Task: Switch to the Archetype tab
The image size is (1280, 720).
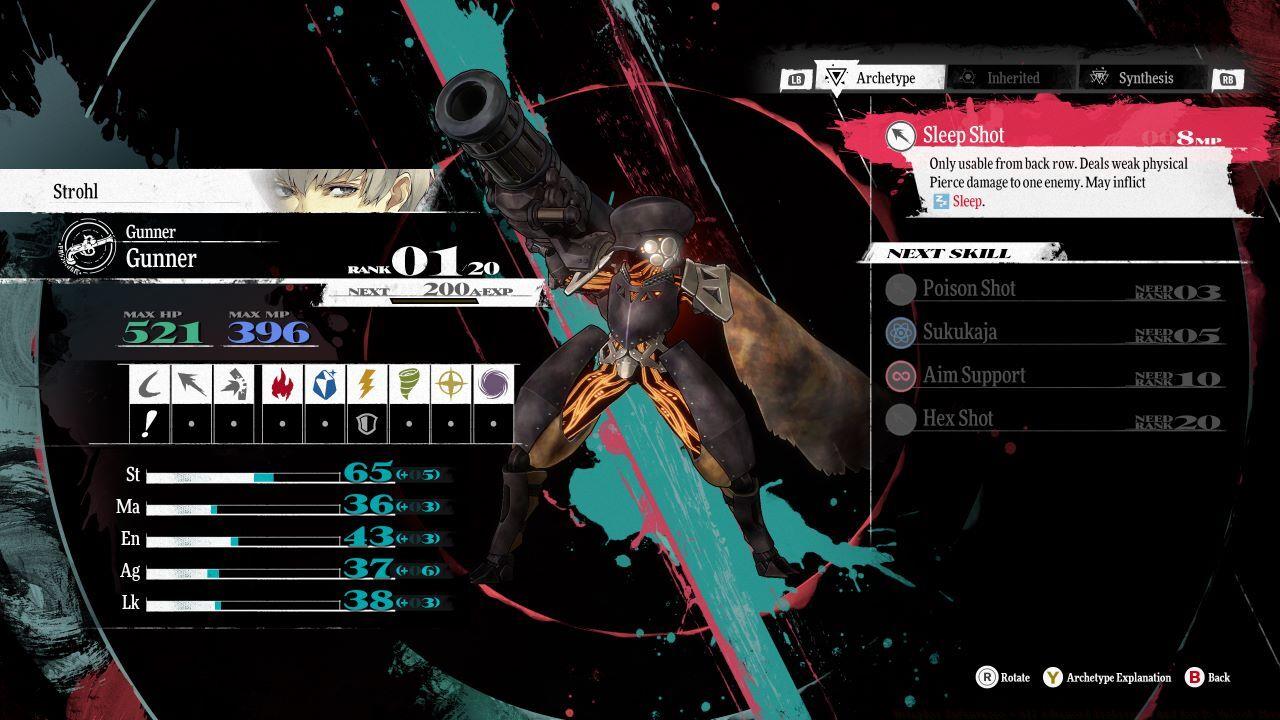Action: (878, 78)
